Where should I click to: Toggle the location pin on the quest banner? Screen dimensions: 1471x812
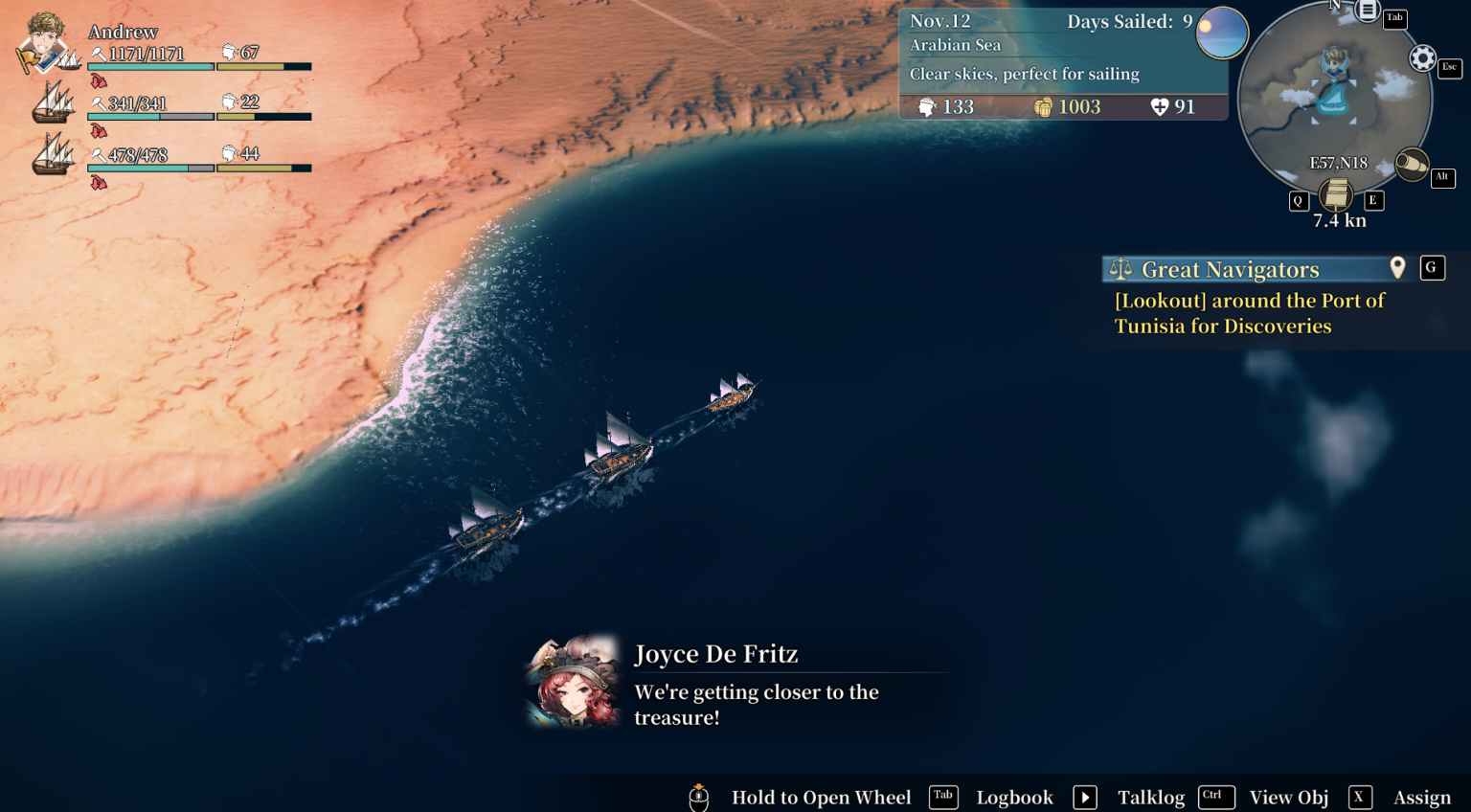[1397, 268]
